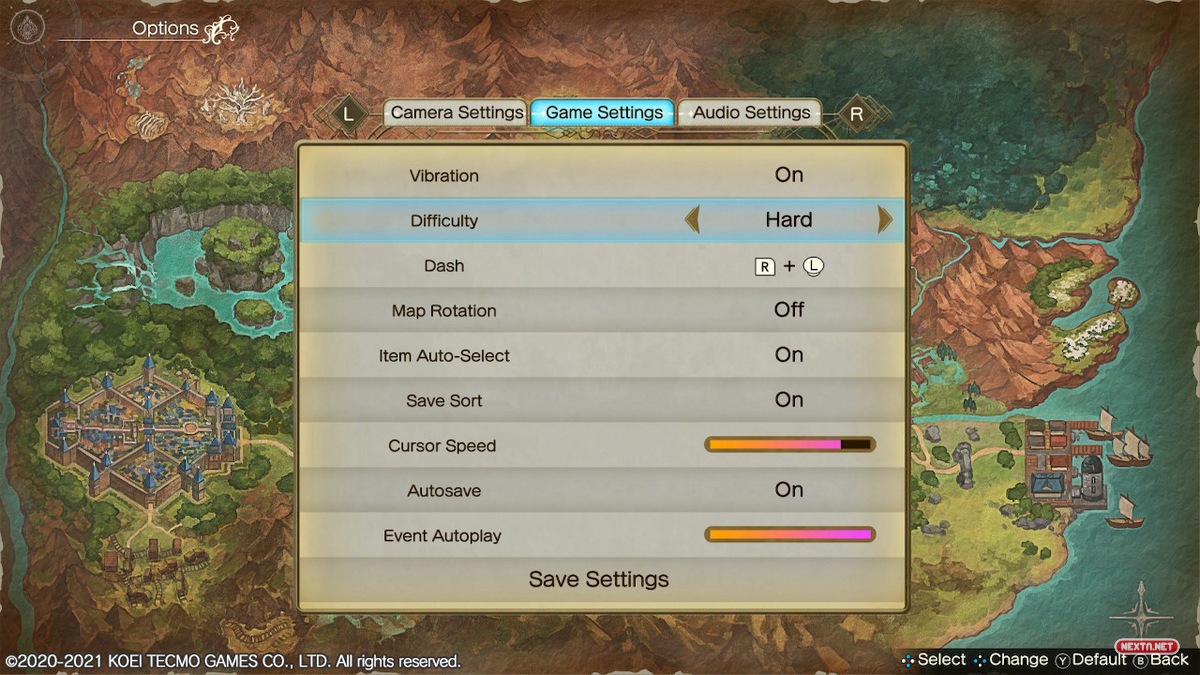Choose Save Settings
Viewport: 1200px width, 675px height.
[x=599, y=580]
